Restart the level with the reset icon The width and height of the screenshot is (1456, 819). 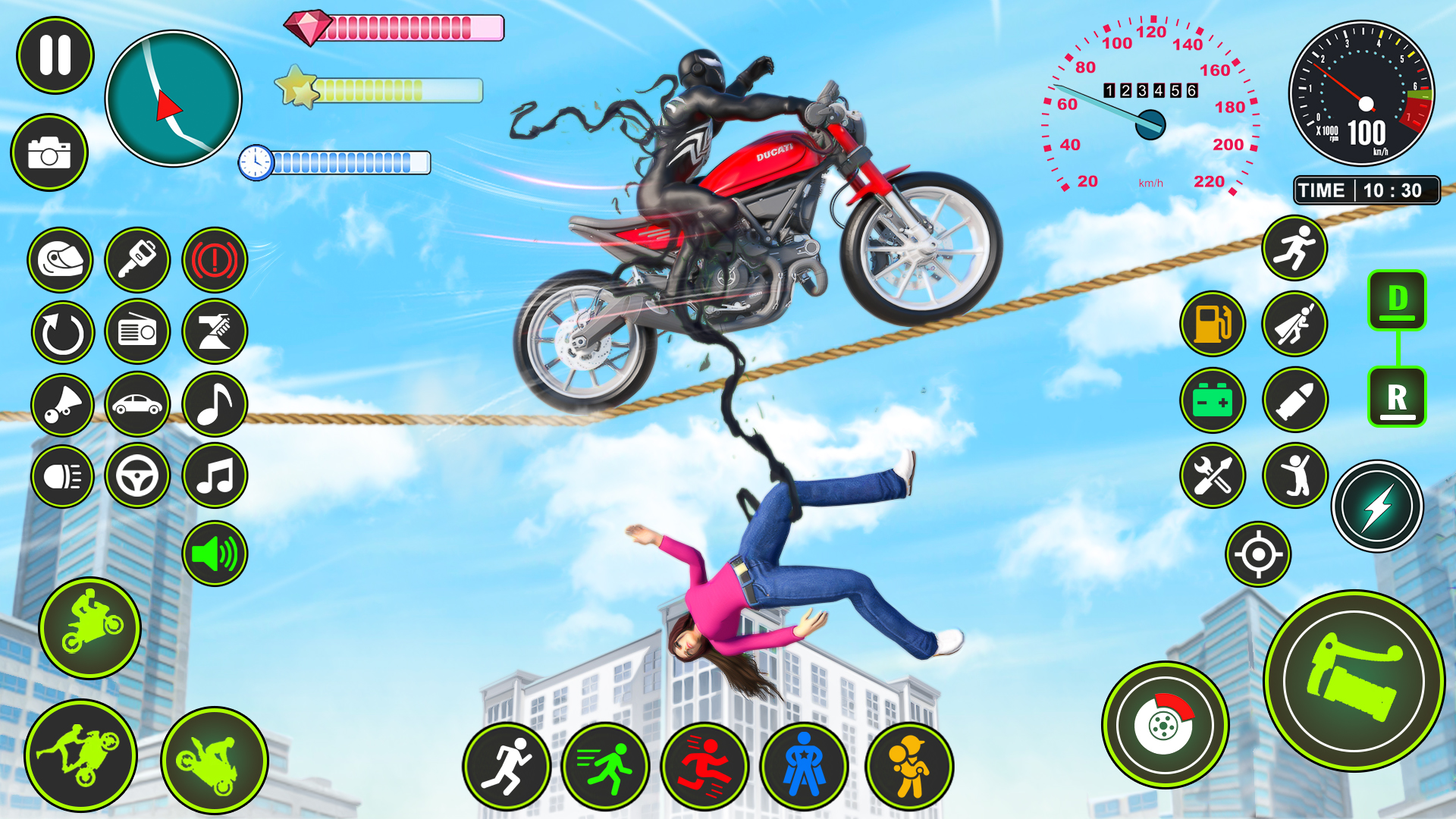point(61,332)
